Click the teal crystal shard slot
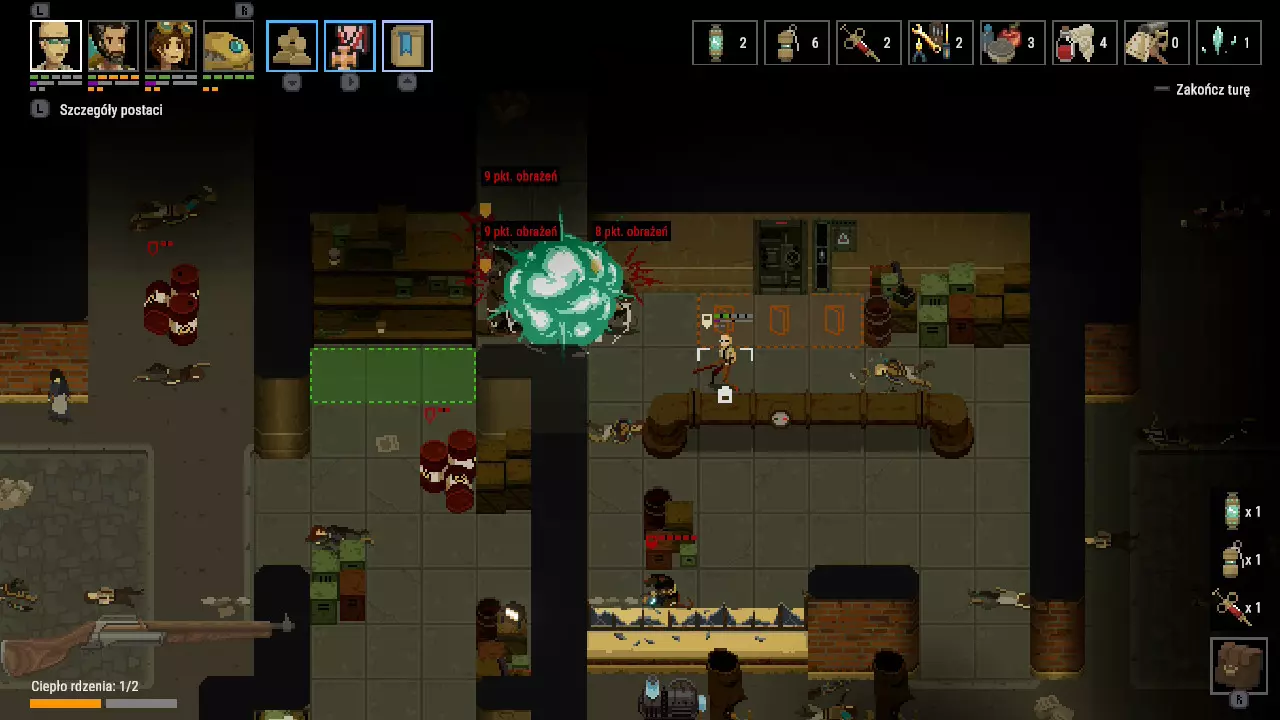This screenshot has width=1280, height=720. click(x=1229, y=43)
